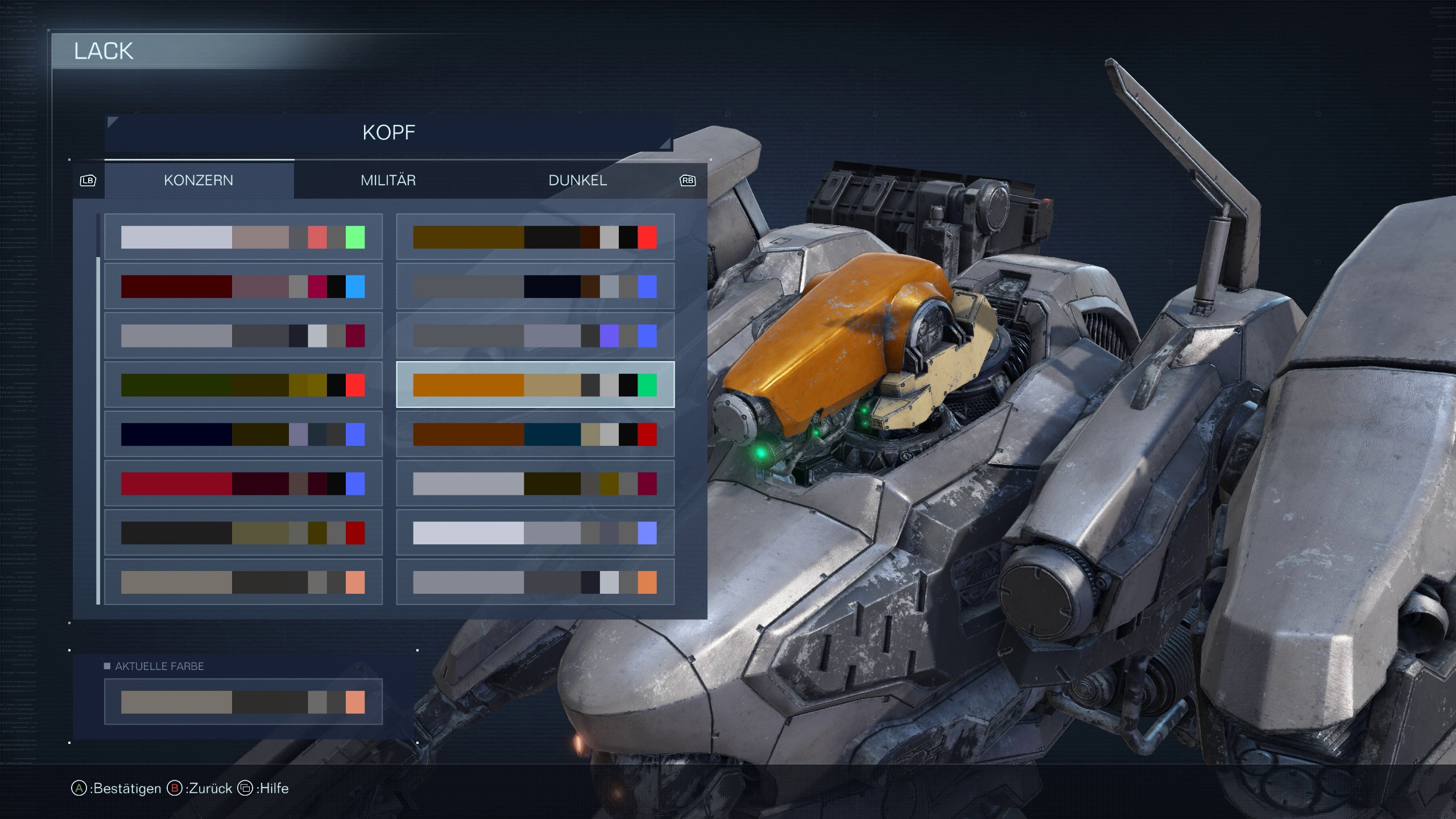This screenshot has width=1456, height=819.
Task: Open the MILITÄR paint tab
Action: (x=388, y=180)
